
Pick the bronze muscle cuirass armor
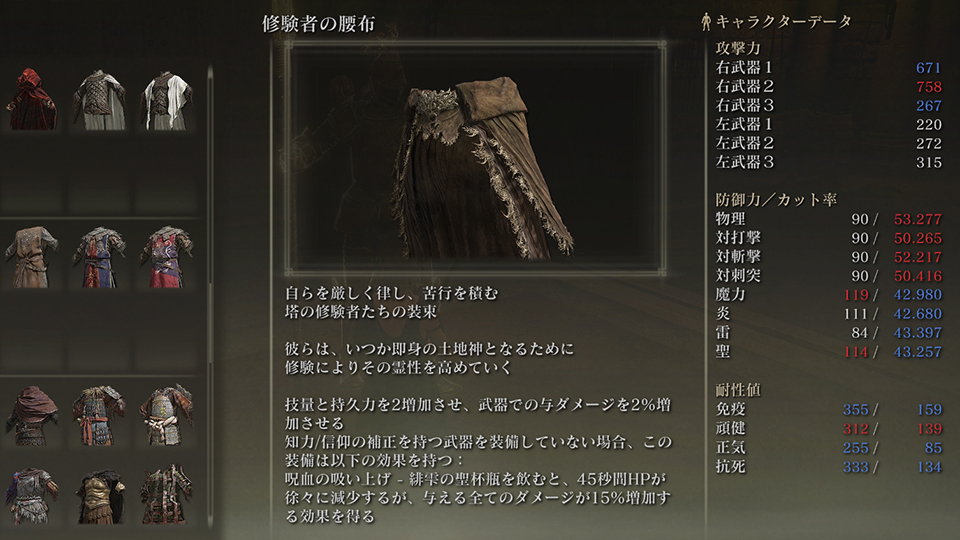(98, 490)
